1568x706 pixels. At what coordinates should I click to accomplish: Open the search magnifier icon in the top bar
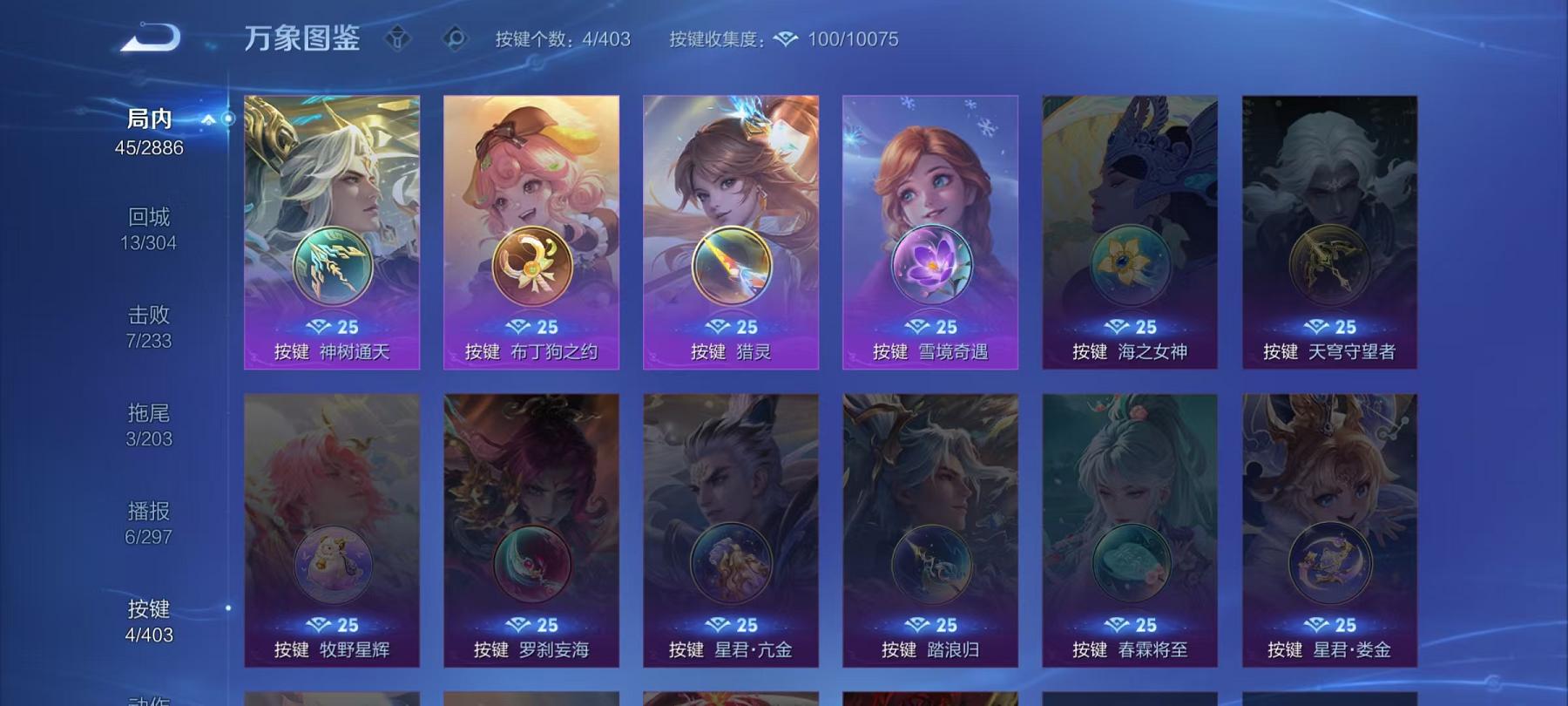point(452,38)
